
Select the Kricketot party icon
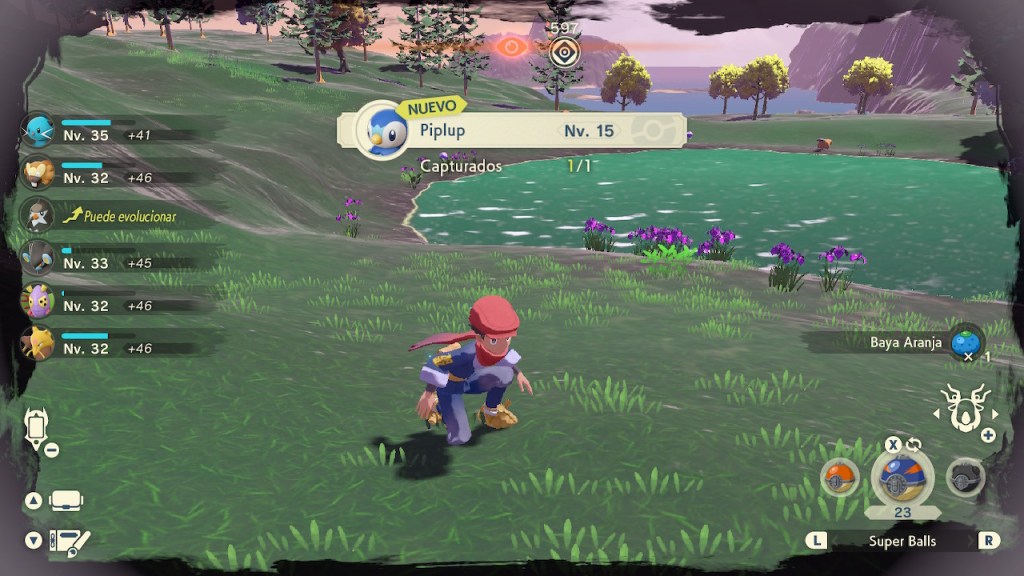tap(38, 300)
